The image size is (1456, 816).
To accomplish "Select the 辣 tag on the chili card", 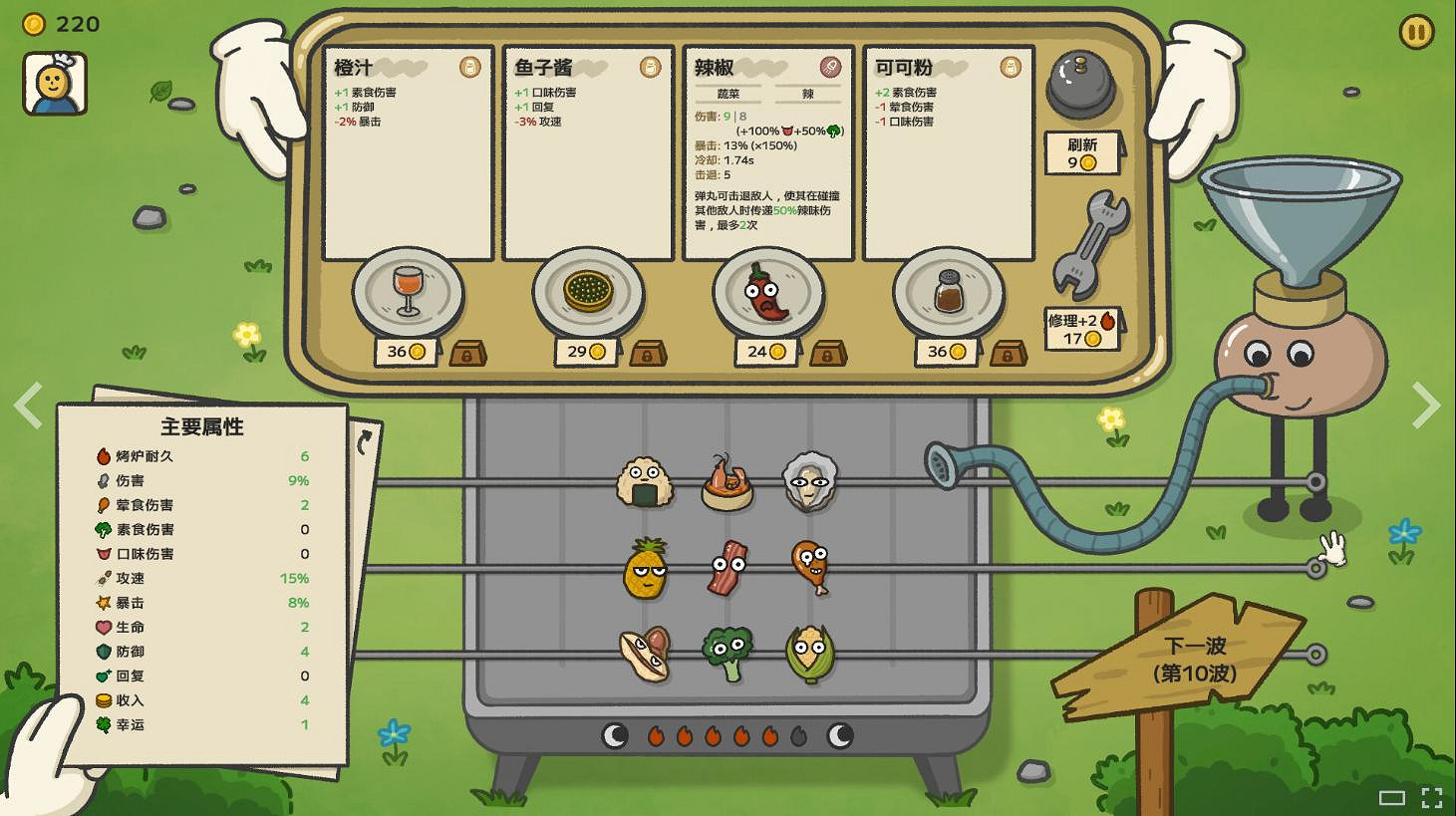I will pos(808,93).
